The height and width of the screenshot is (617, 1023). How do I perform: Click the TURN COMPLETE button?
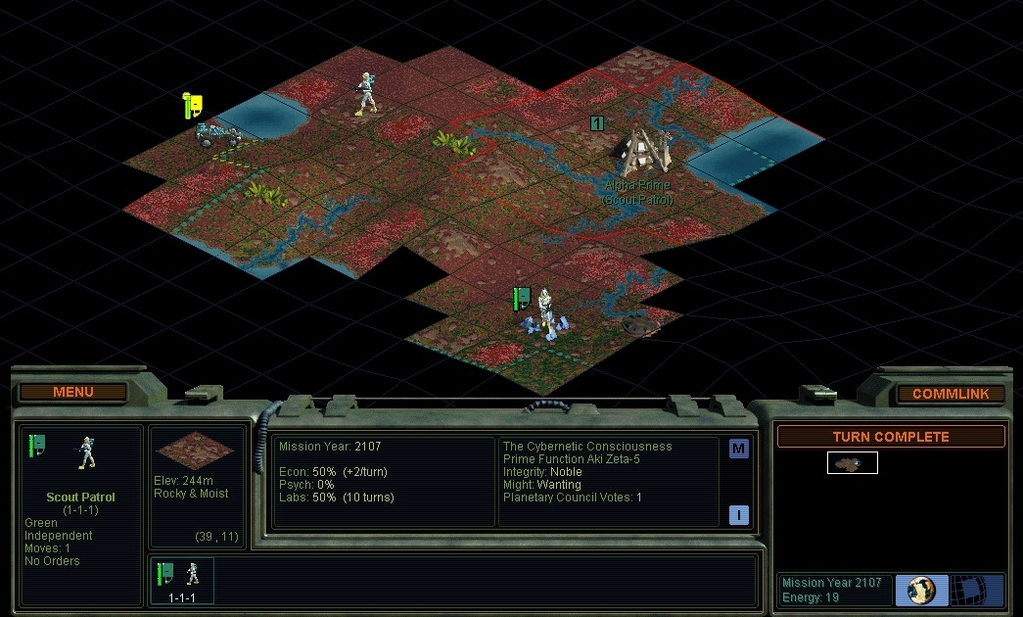tap(890, 437)
